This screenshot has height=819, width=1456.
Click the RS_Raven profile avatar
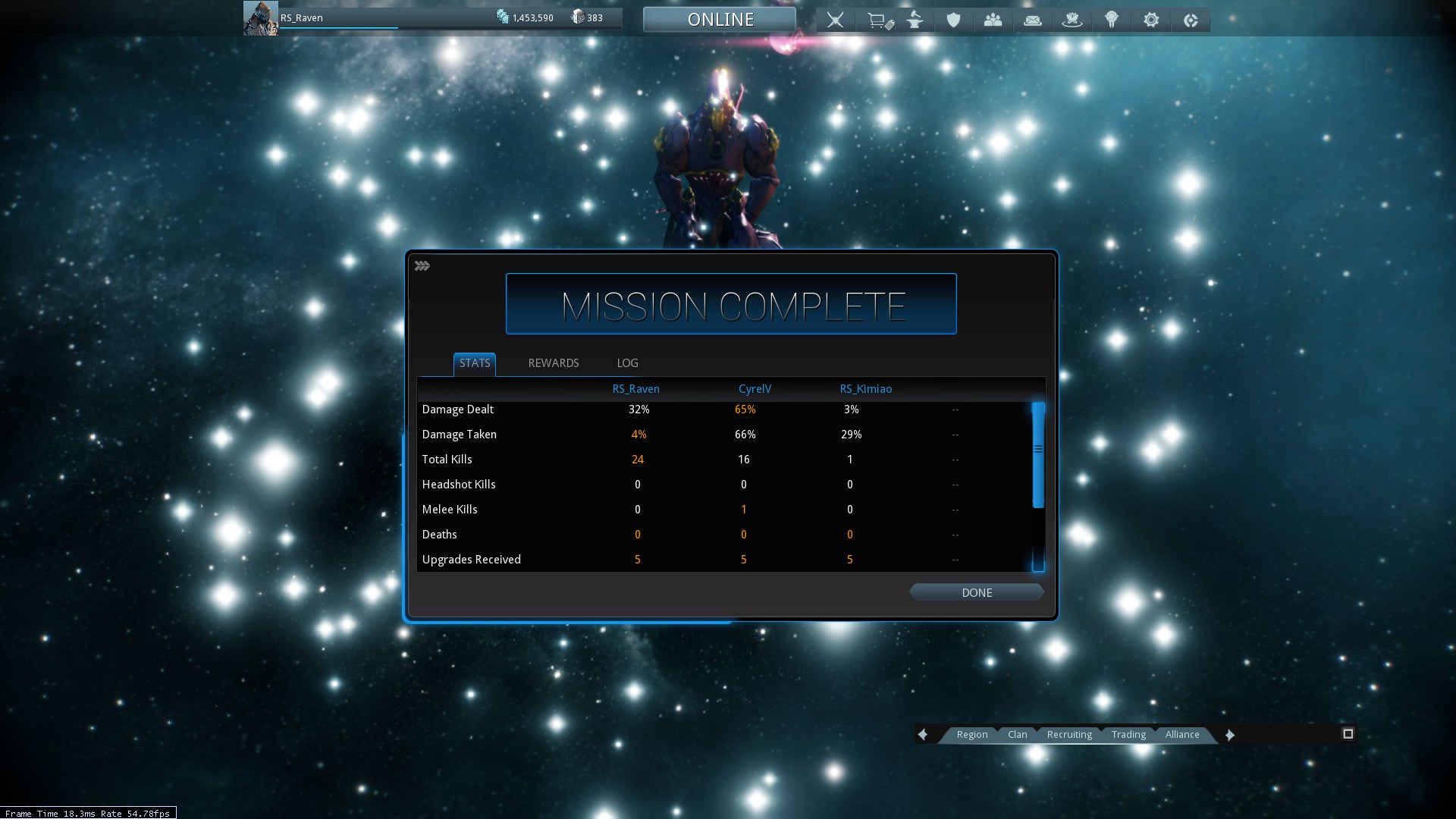(260, 18)
